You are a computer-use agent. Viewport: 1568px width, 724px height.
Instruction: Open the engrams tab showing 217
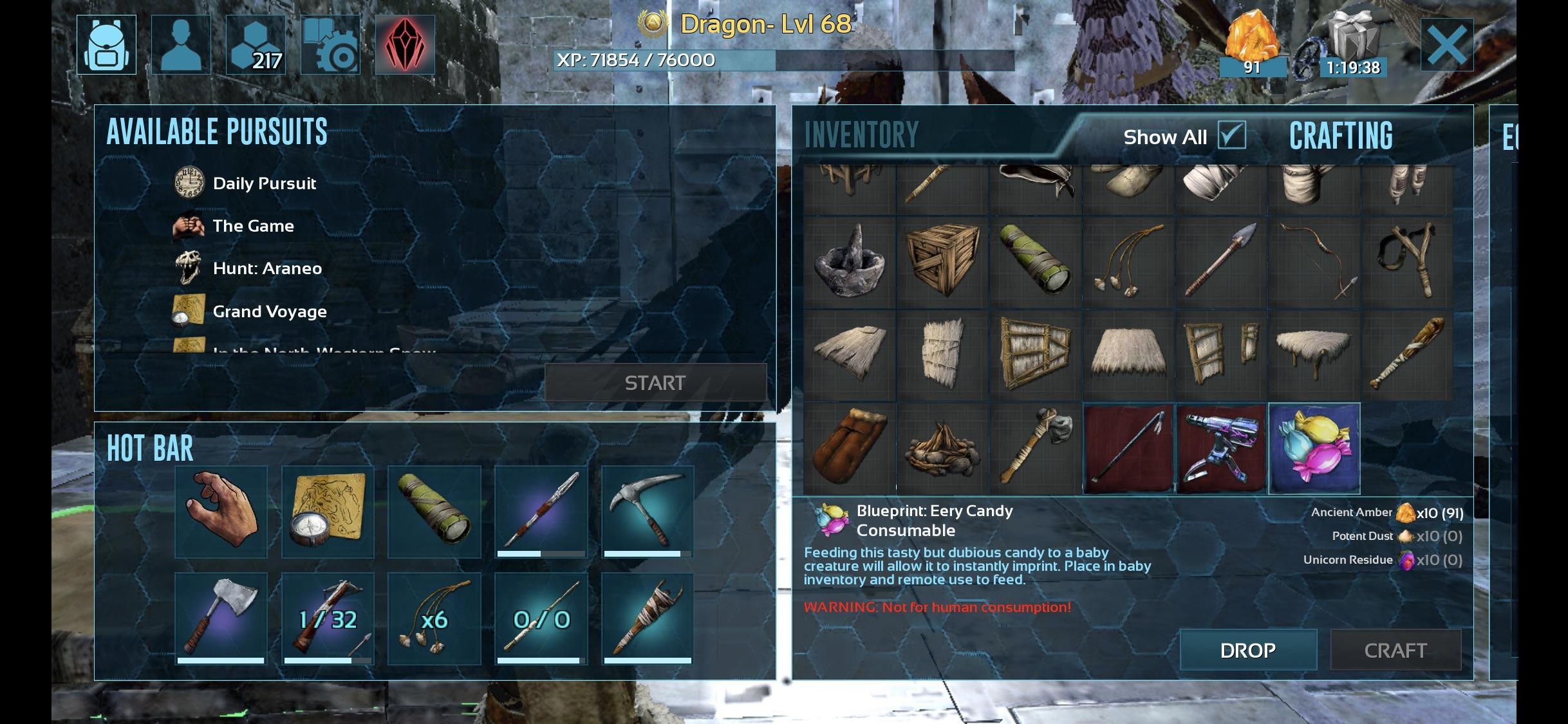point(256,45)
